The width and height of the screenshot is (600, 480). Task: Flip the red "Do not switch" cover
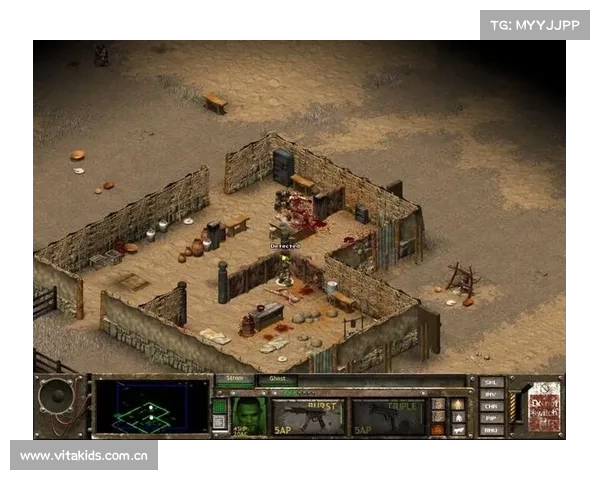(x=543, y=407)
